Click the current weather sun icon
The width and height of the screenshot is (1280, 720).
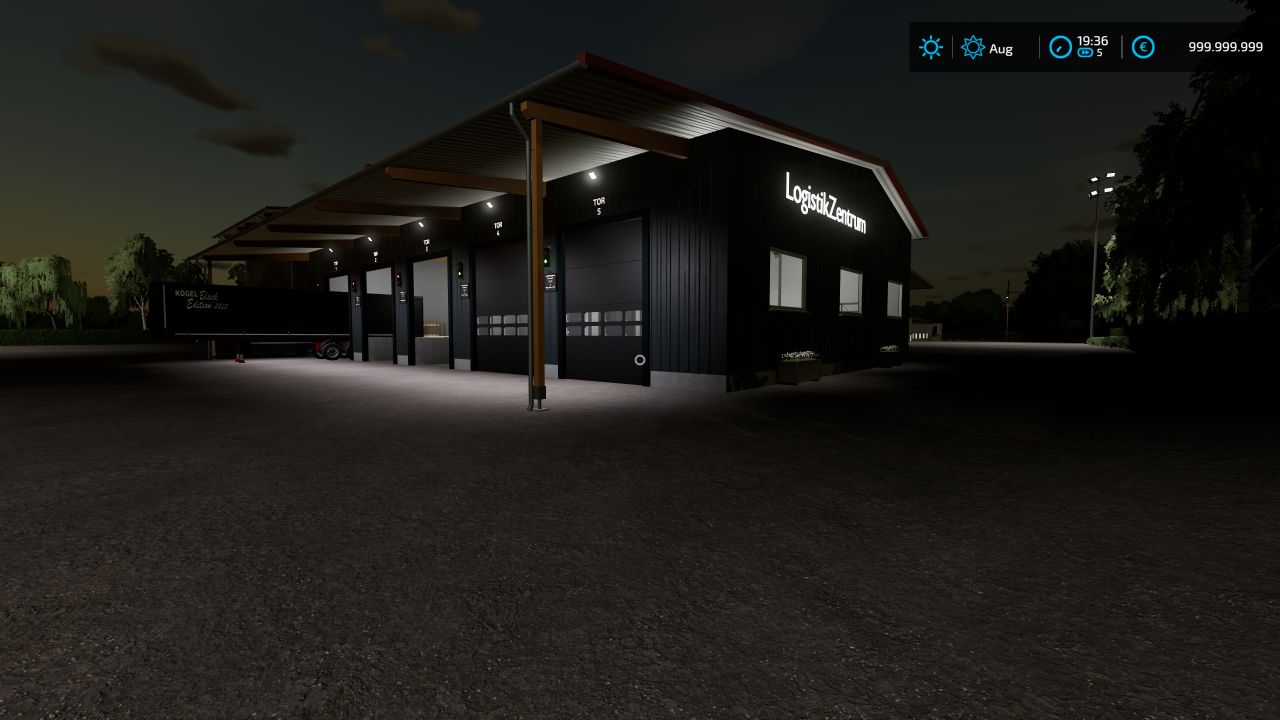(931, 47)
